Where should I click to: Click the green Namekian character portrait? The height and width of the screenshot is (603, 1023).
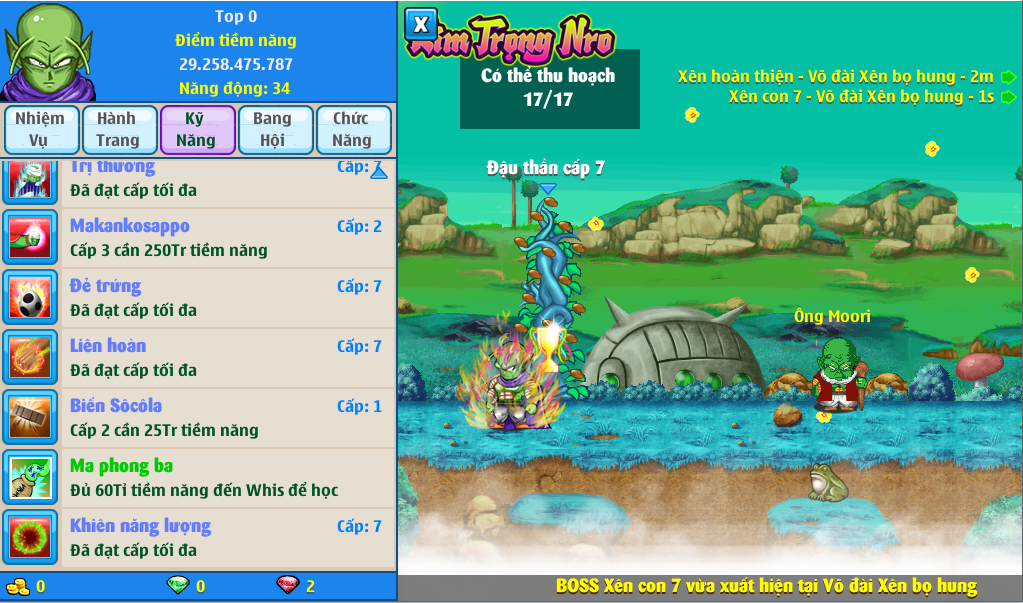pyautogui.click(x=49, y=51)
